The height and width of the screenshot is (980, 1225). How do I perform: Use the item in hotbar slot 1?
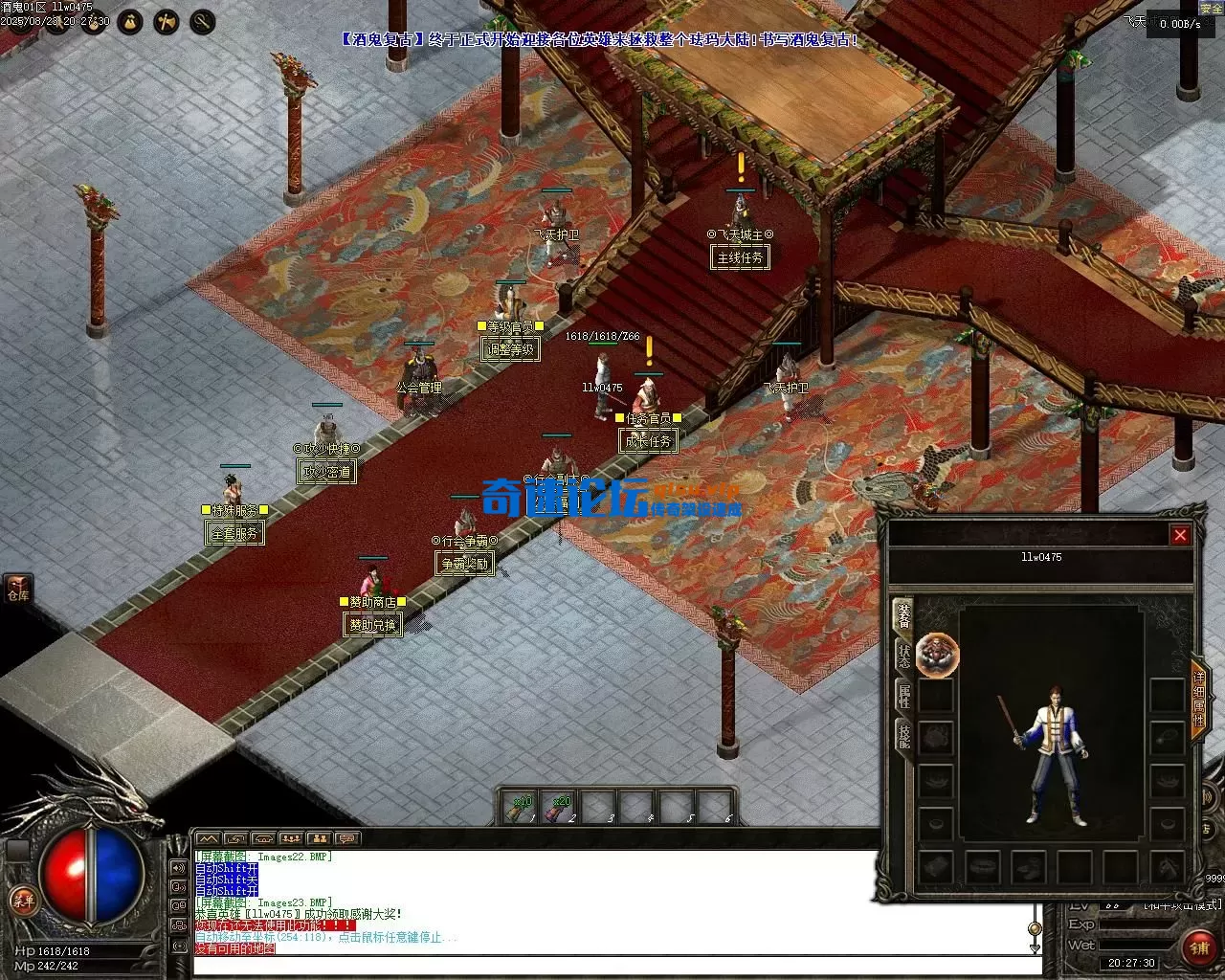click(x=520, y=808)
